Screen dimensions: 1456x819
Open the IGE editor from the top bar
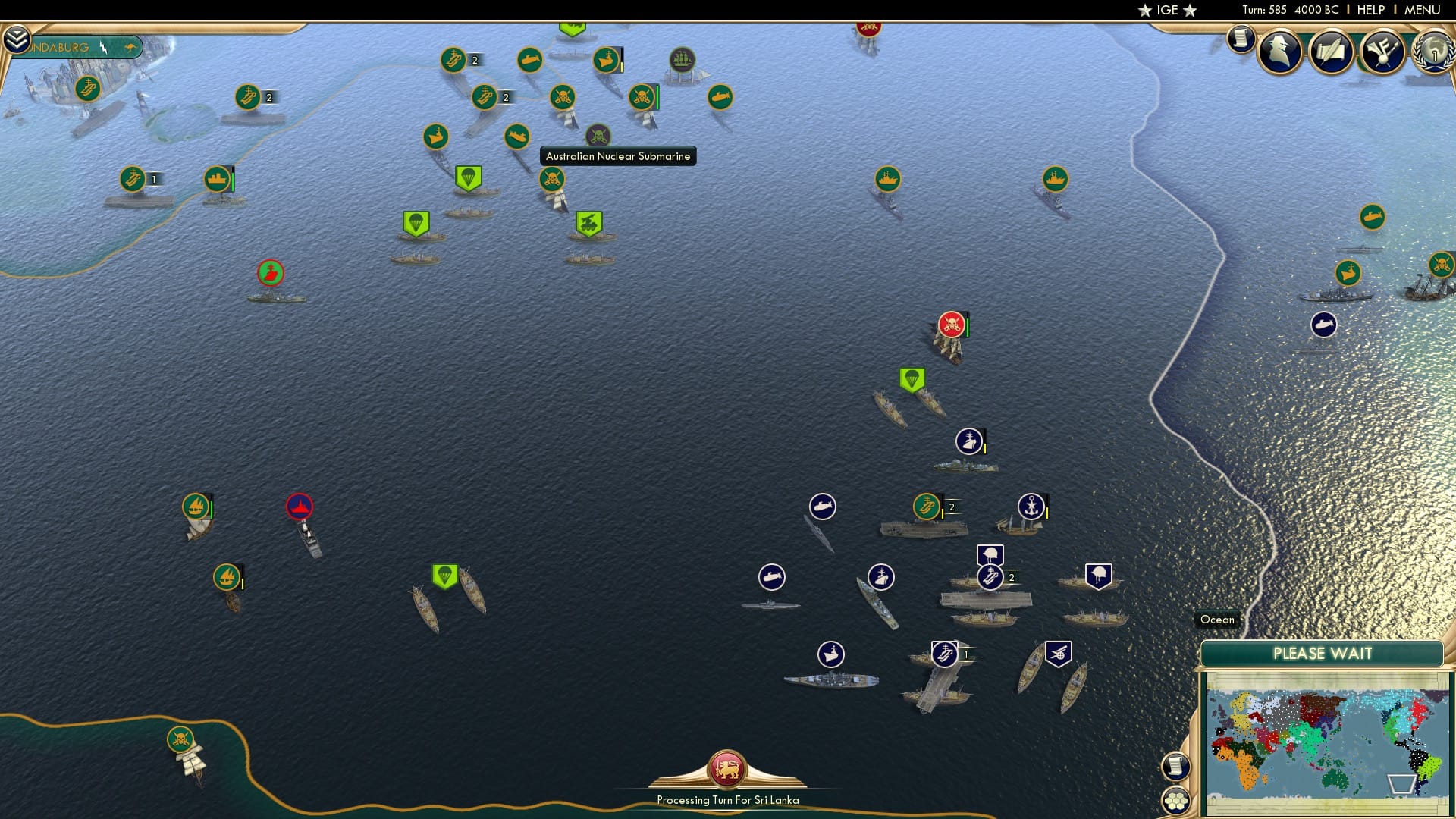click(x=1166, y=10)
